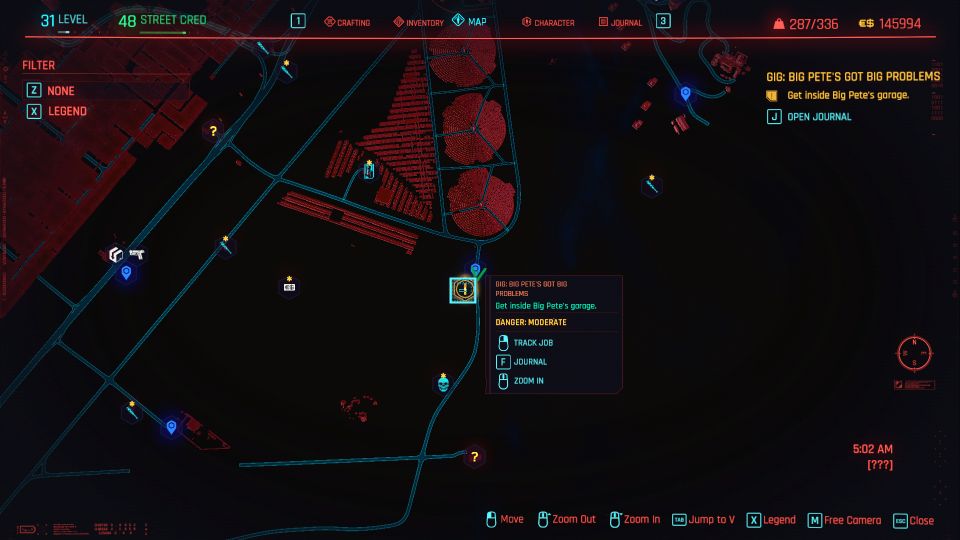Select the eddies cash map marker
The height and width of the screenshot is (540, 960).
tap(289, 287)
